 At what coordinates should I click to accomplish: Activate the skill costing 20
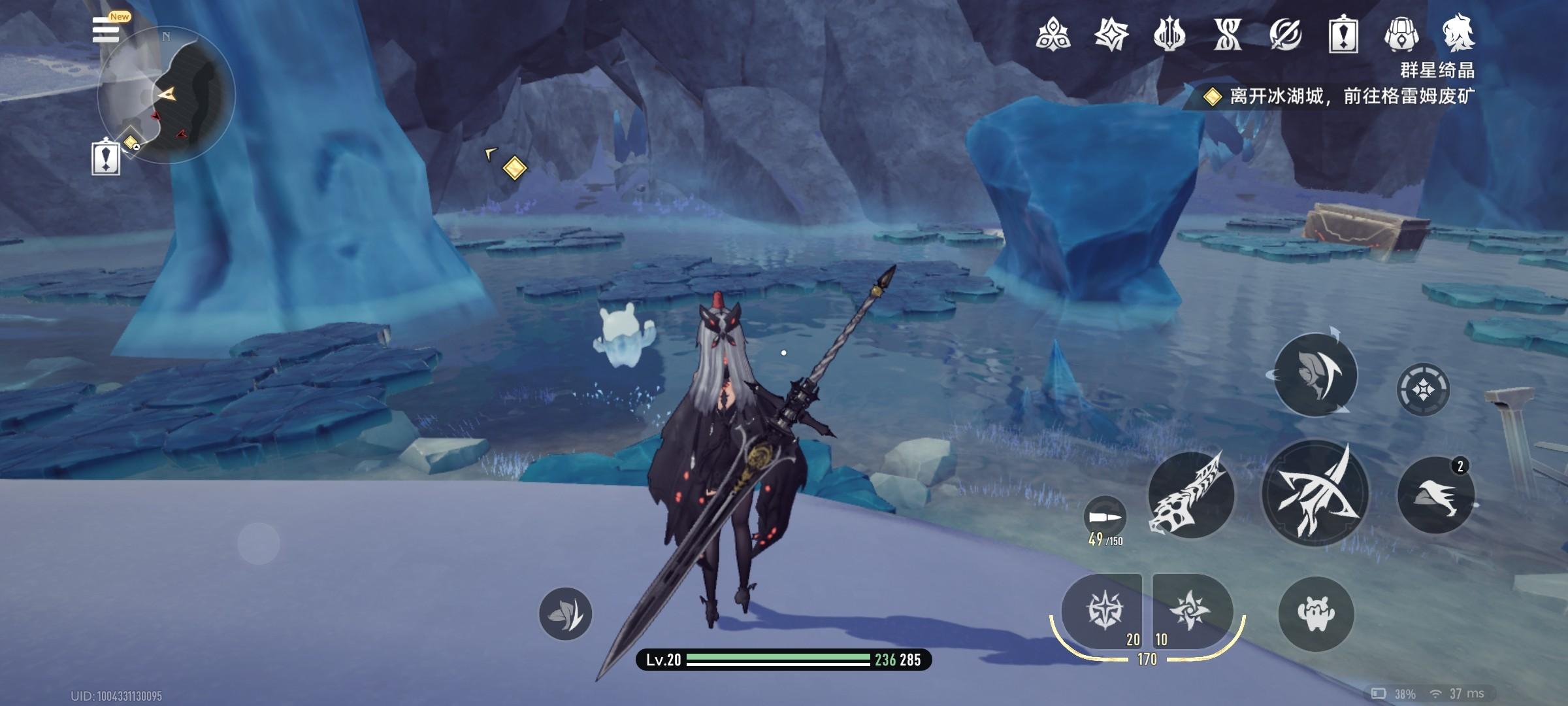coord(1103,612)
